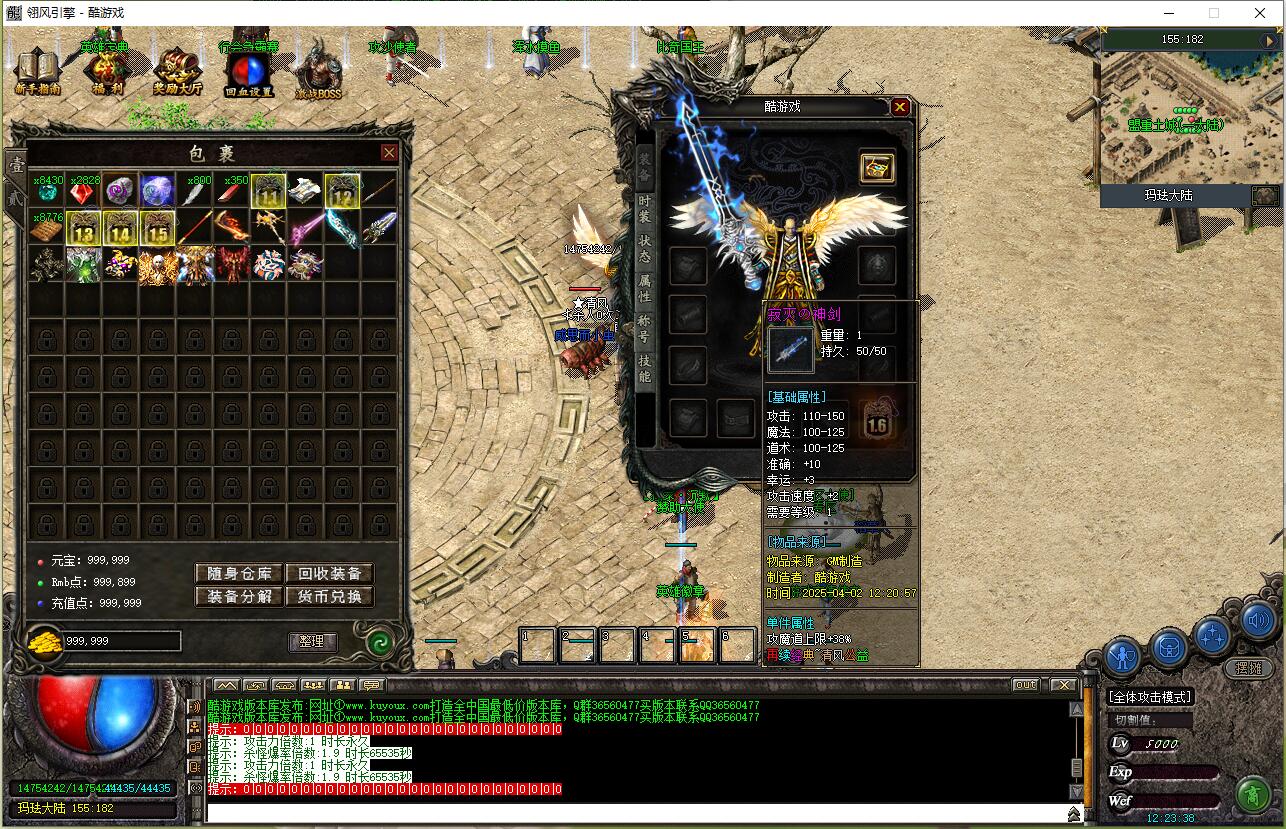Sort the bag with 整理 button
This screenshot has width=1286, height=829.
point(312,641)
